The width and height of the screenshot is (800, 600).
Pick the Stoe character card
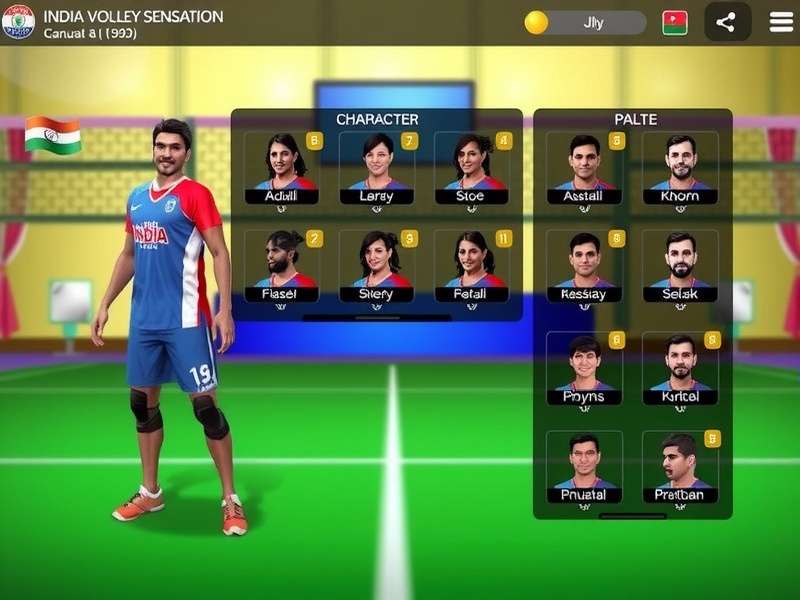pos(472,169)
